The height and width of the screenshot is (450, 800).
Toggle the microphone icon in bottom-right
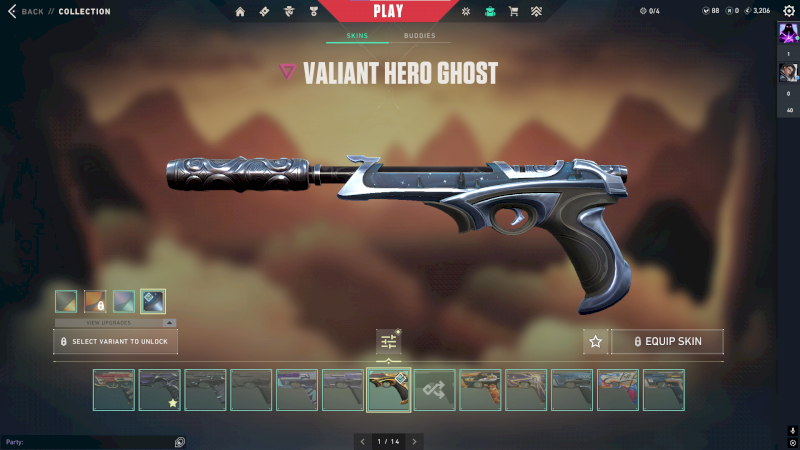(x=790, y=430)
